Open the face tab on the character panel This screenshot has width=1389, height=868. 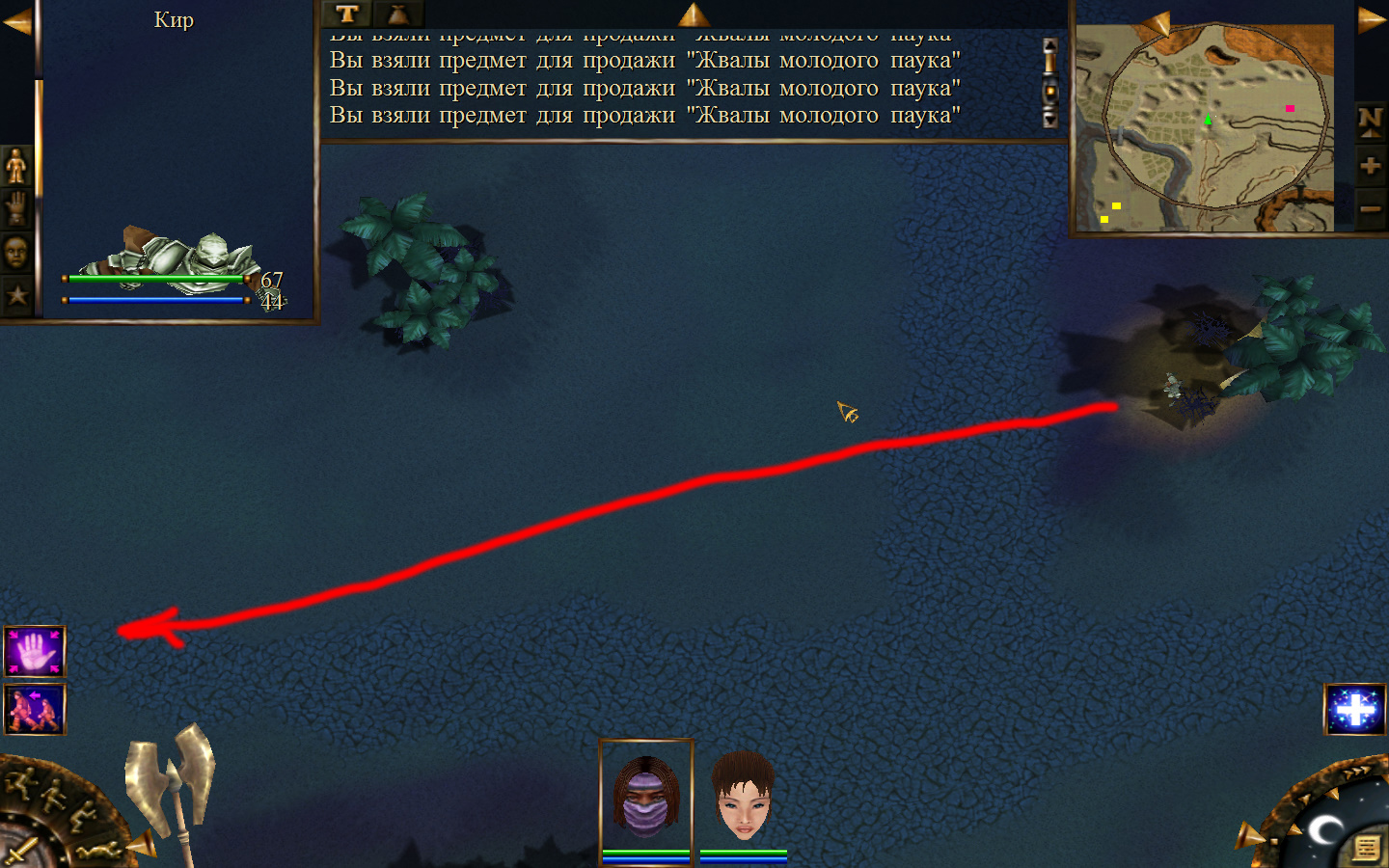(x=16, y=253)
